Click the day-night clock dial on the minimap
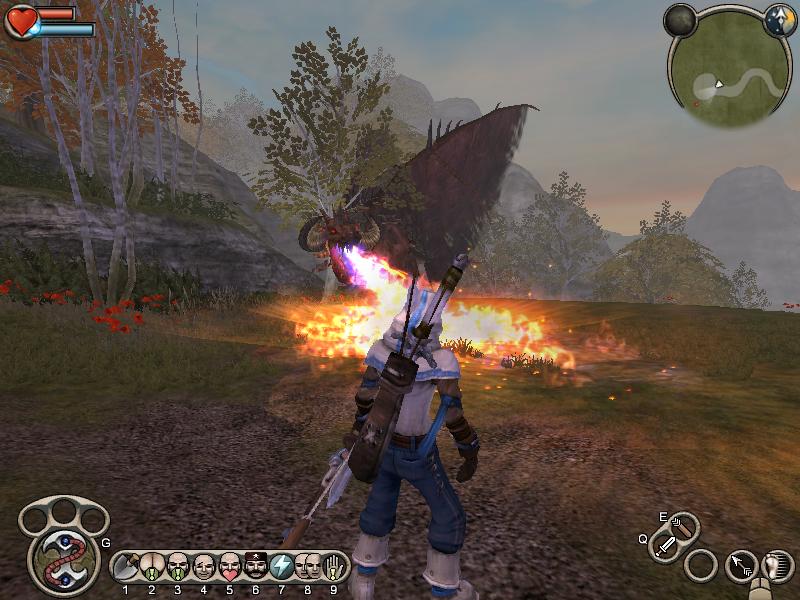The height and width of the screenshot is (600, 800). 778,20
